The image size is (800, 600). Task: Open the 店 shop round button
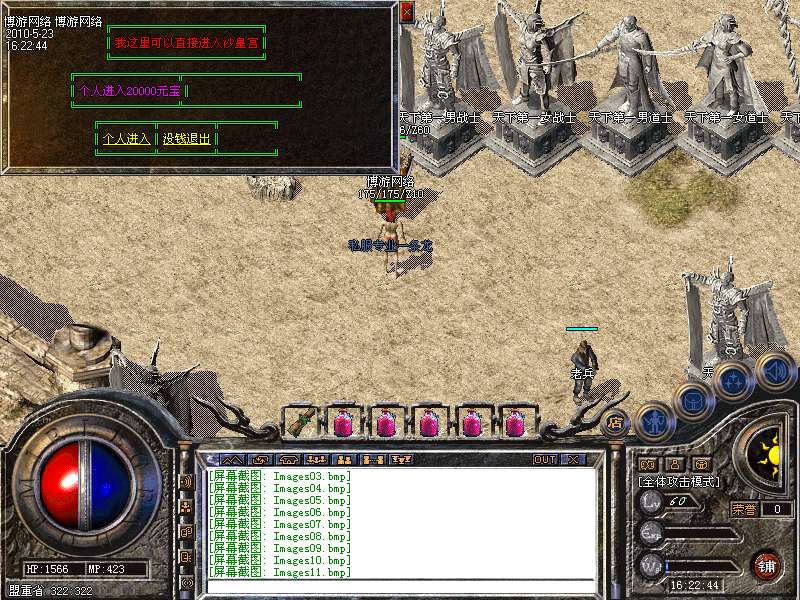tap(615, 422)
